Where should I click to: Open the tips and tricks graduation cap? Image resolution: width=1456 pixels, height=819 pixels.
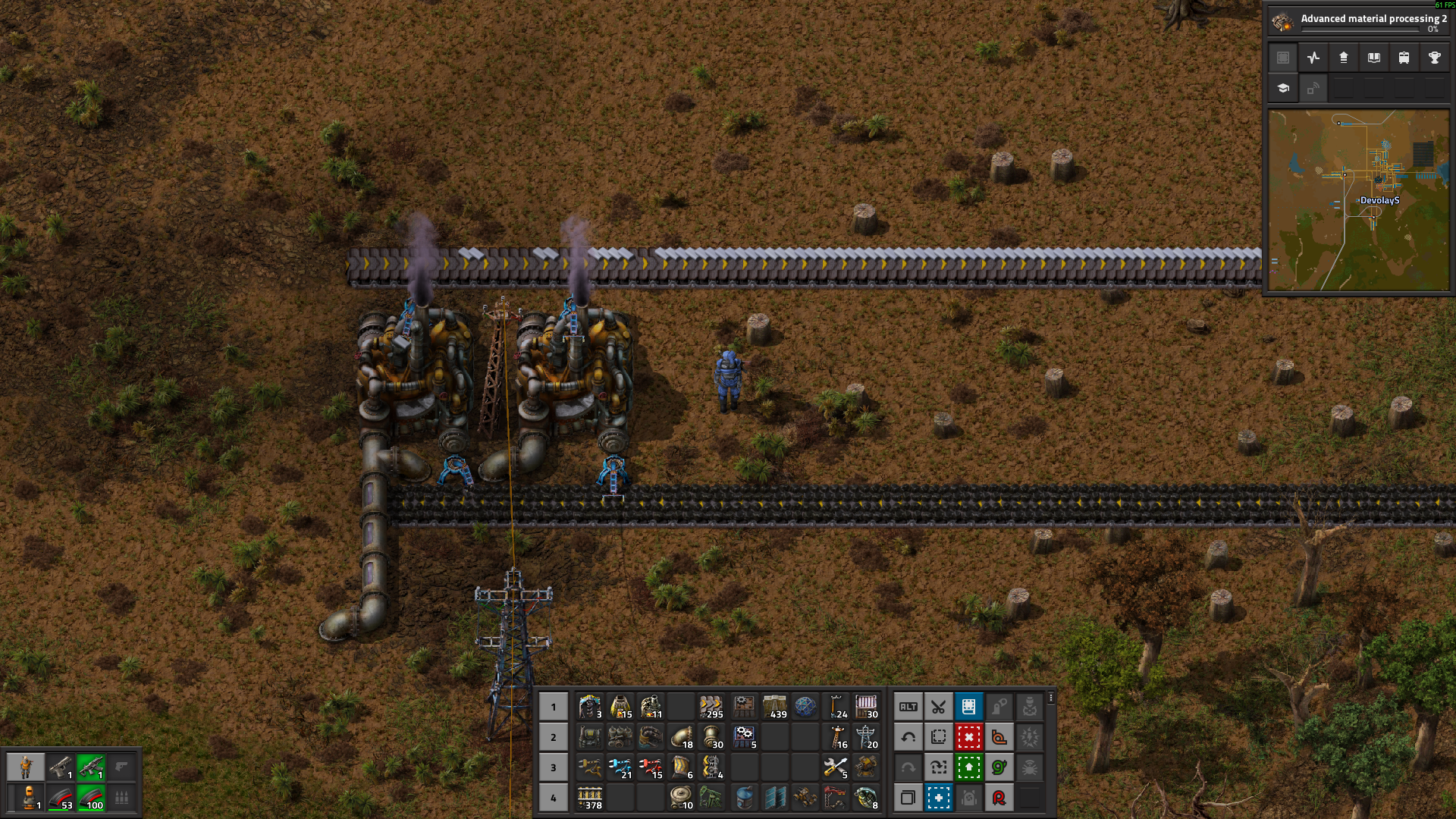[x=1283, y=88]
